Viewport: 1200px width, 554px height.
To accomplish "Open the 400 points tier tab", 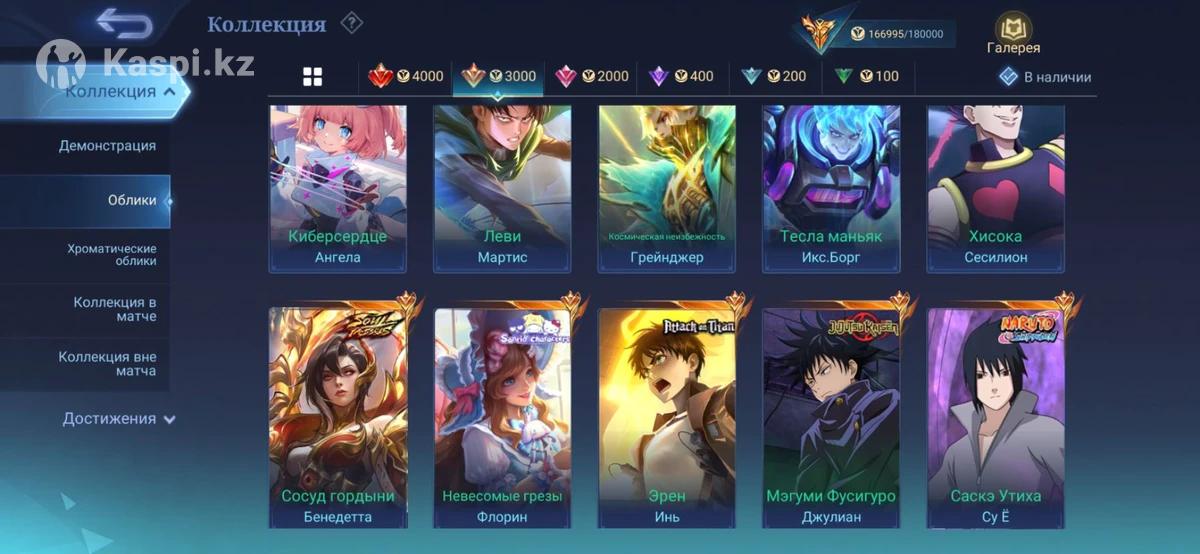I will pyautogui.click(x=682, y=76).
